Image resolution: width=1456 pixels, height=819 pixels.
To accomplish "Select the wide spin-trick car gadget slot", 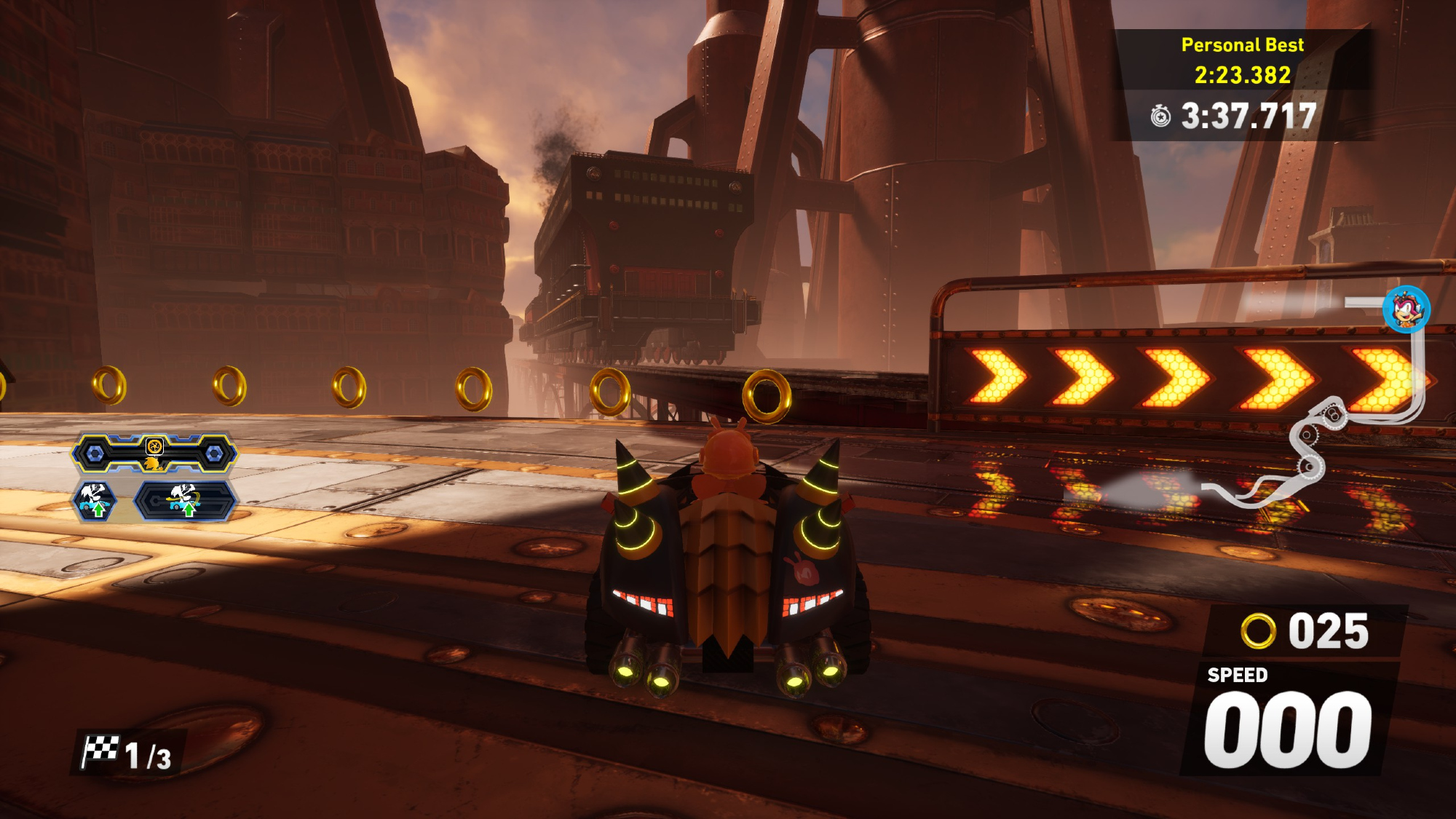I will tap(186, 502).
